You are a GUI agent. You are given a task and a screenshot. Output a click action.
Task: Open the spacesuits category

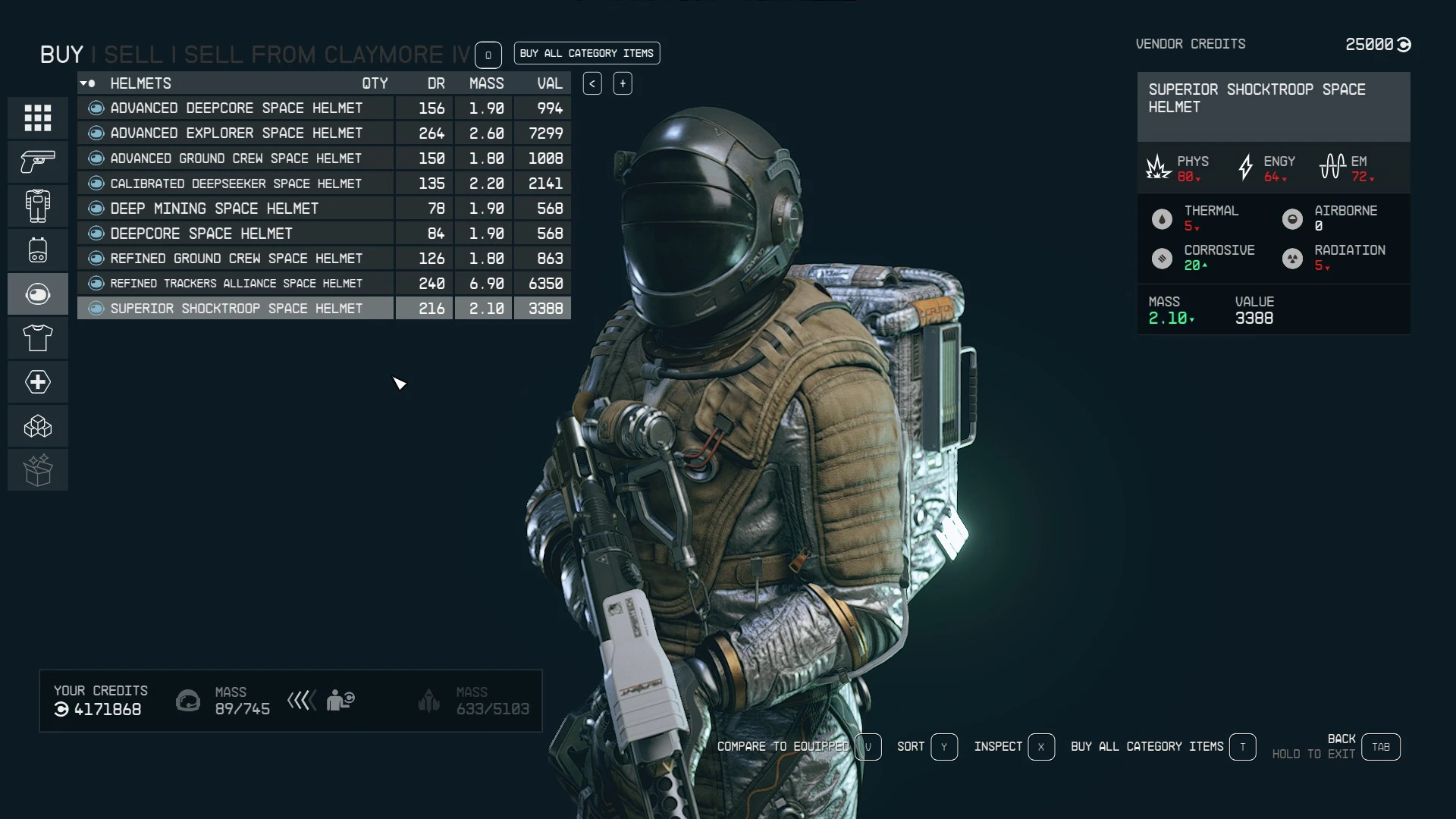38,206
